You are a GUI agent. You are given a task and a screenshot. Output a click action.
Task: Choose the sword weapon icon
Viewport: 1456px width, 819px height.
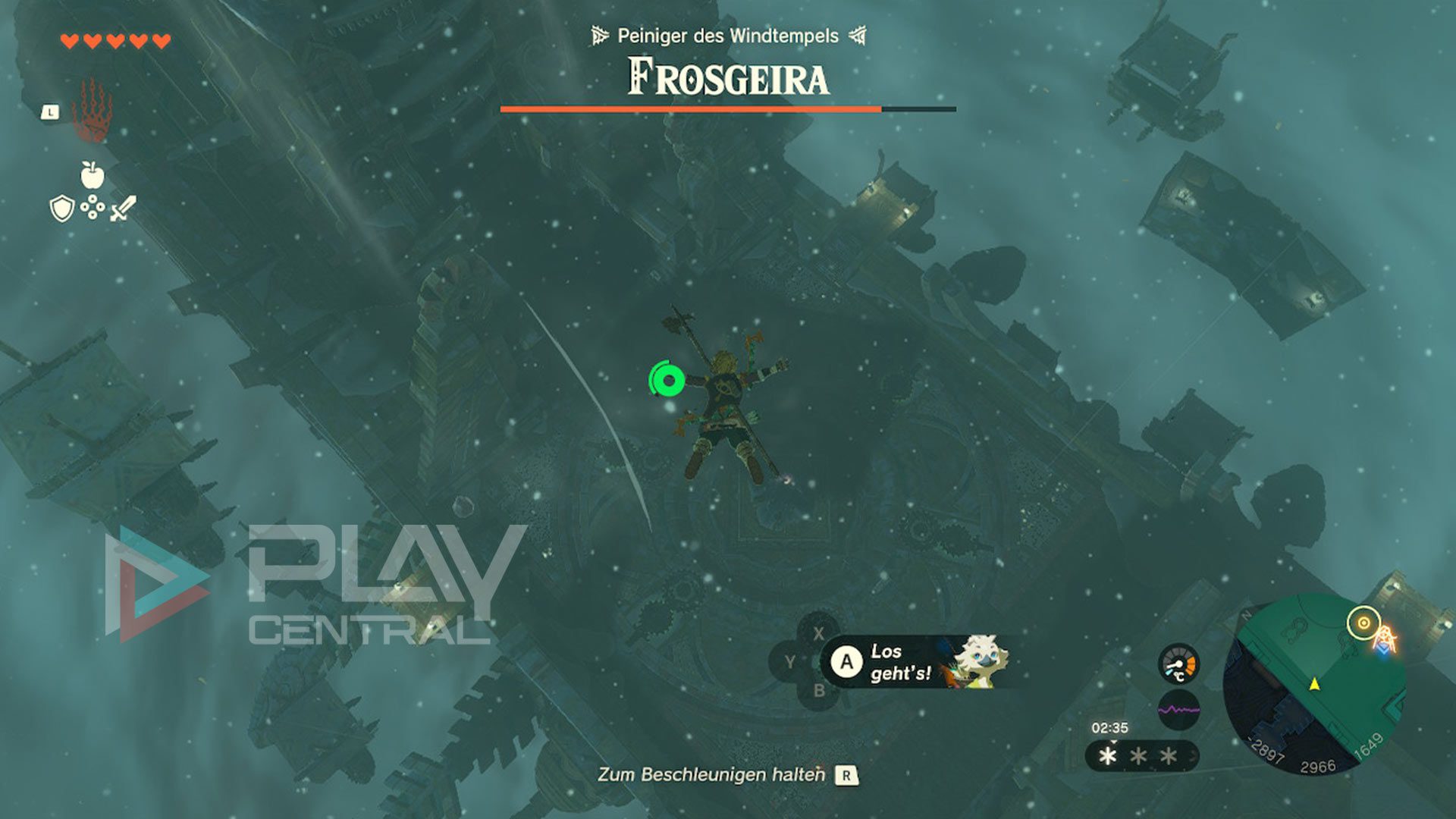(124, 208)
